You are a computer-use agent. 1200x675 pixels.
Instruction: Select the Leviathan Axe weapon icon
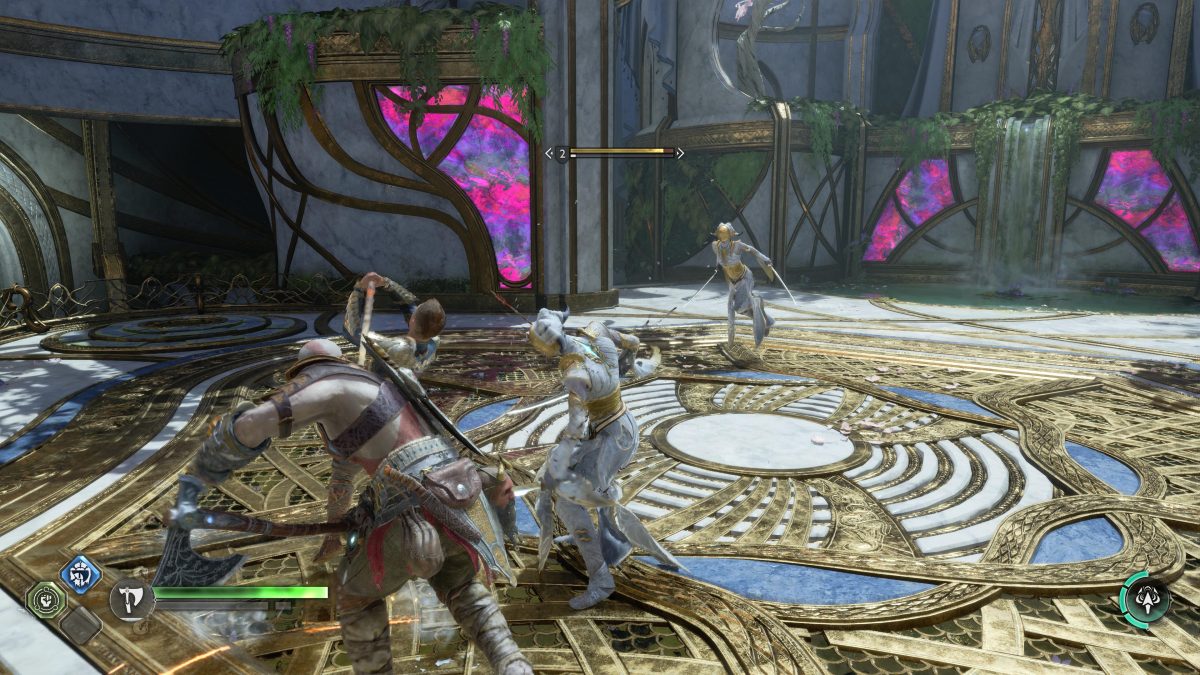(x=130, y=598)
